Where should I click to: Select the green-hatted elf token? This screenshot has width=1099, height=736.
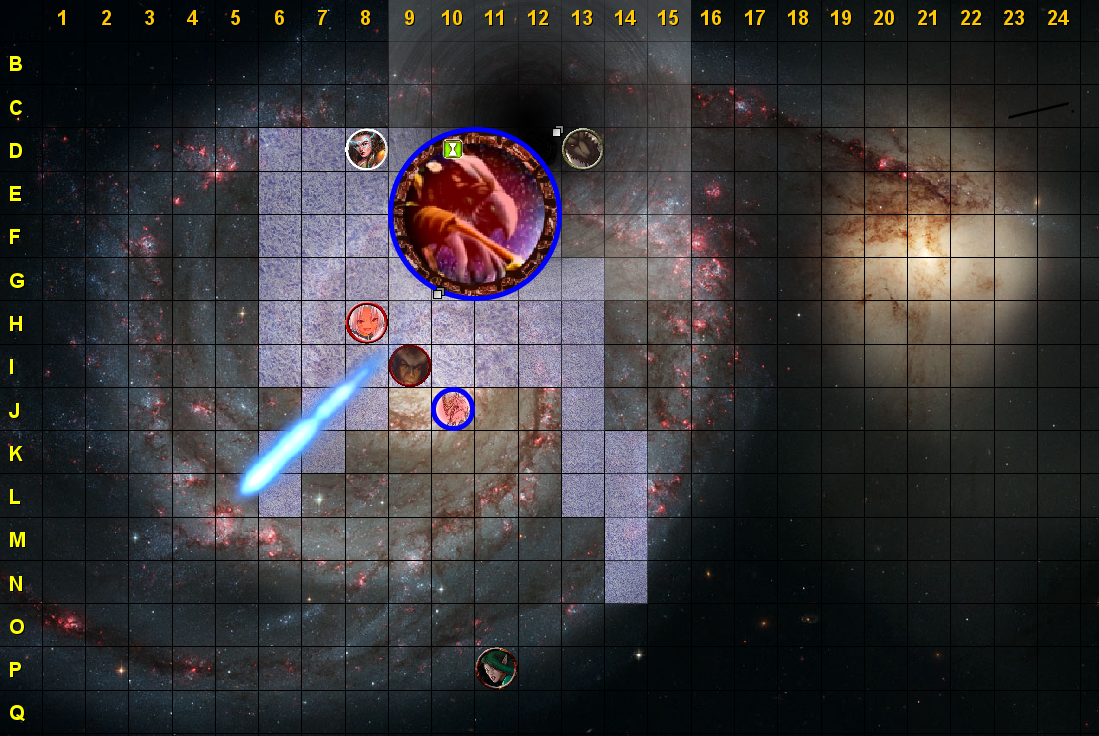[x=496, y=668]
